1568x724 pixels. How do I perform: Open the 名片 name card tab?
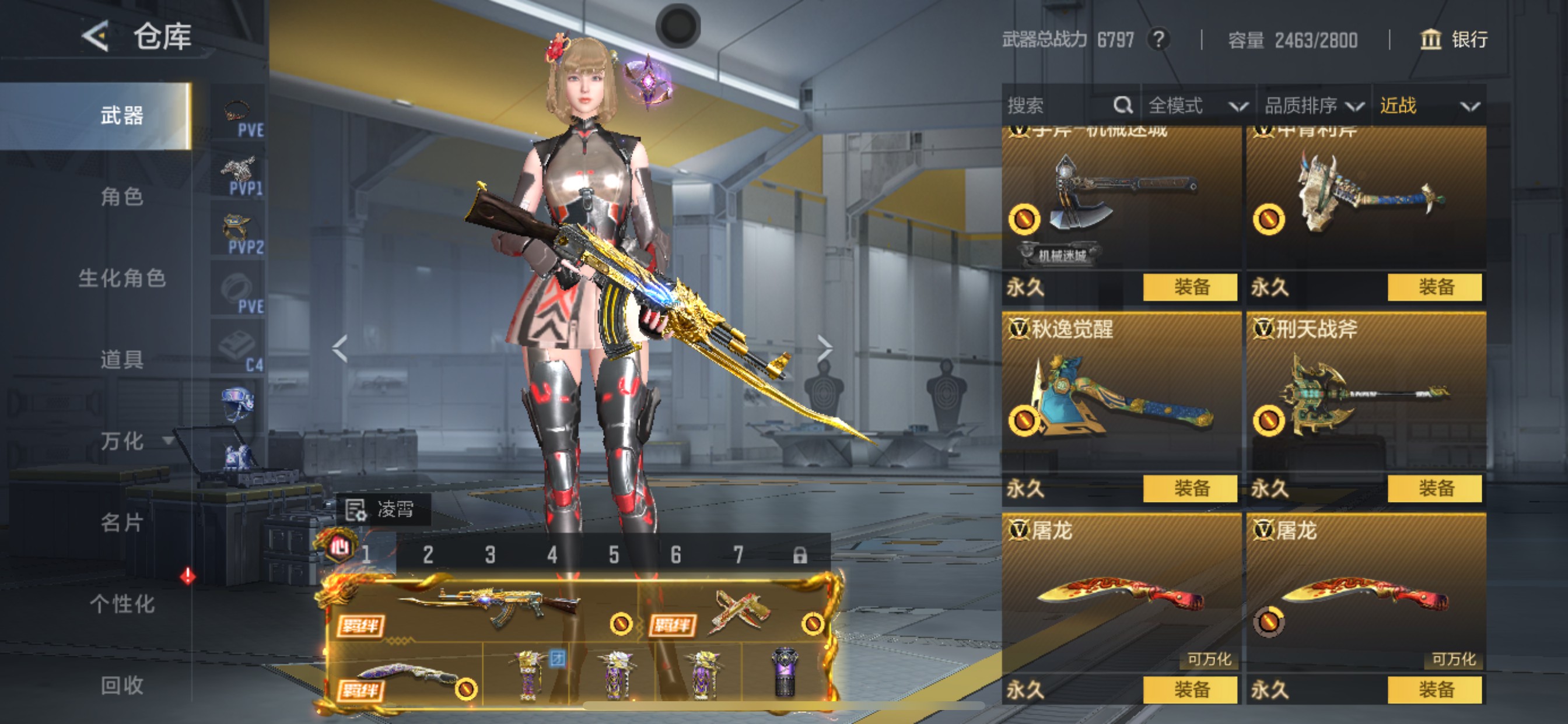tap(122, 522)
